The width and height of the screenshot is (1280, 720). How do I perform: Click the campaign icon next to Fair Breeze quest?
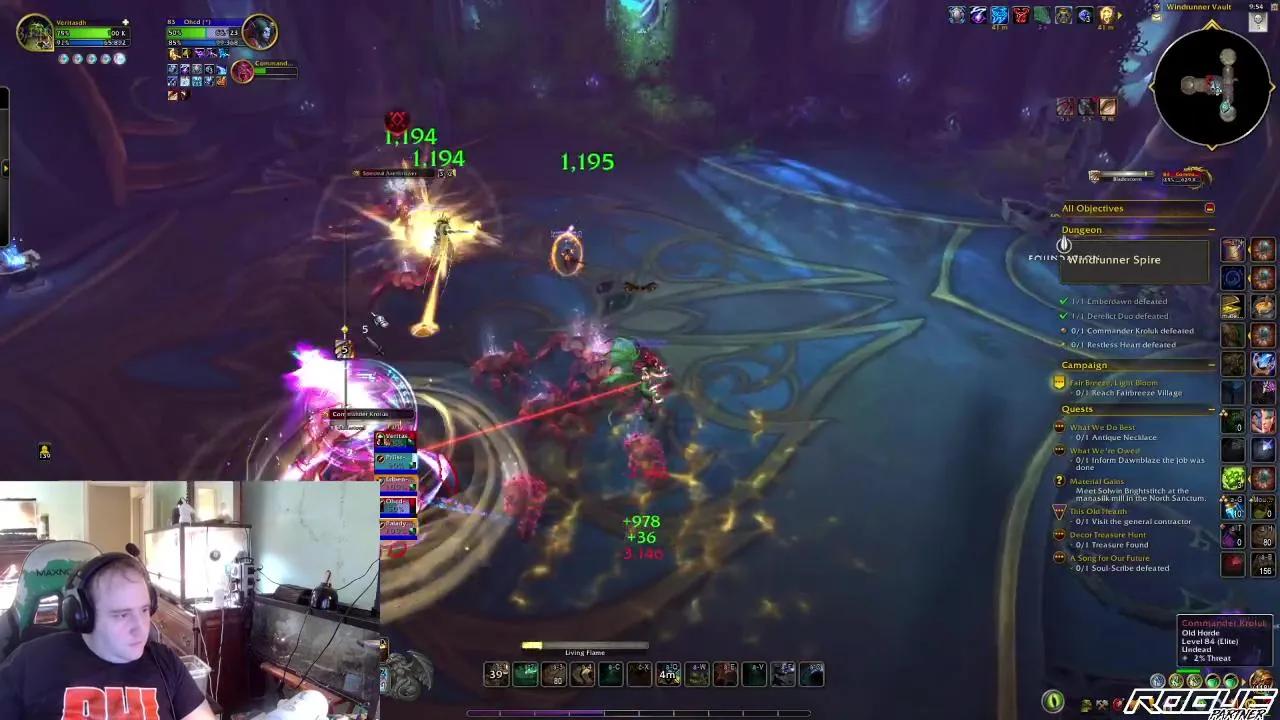click(1058, 381)
